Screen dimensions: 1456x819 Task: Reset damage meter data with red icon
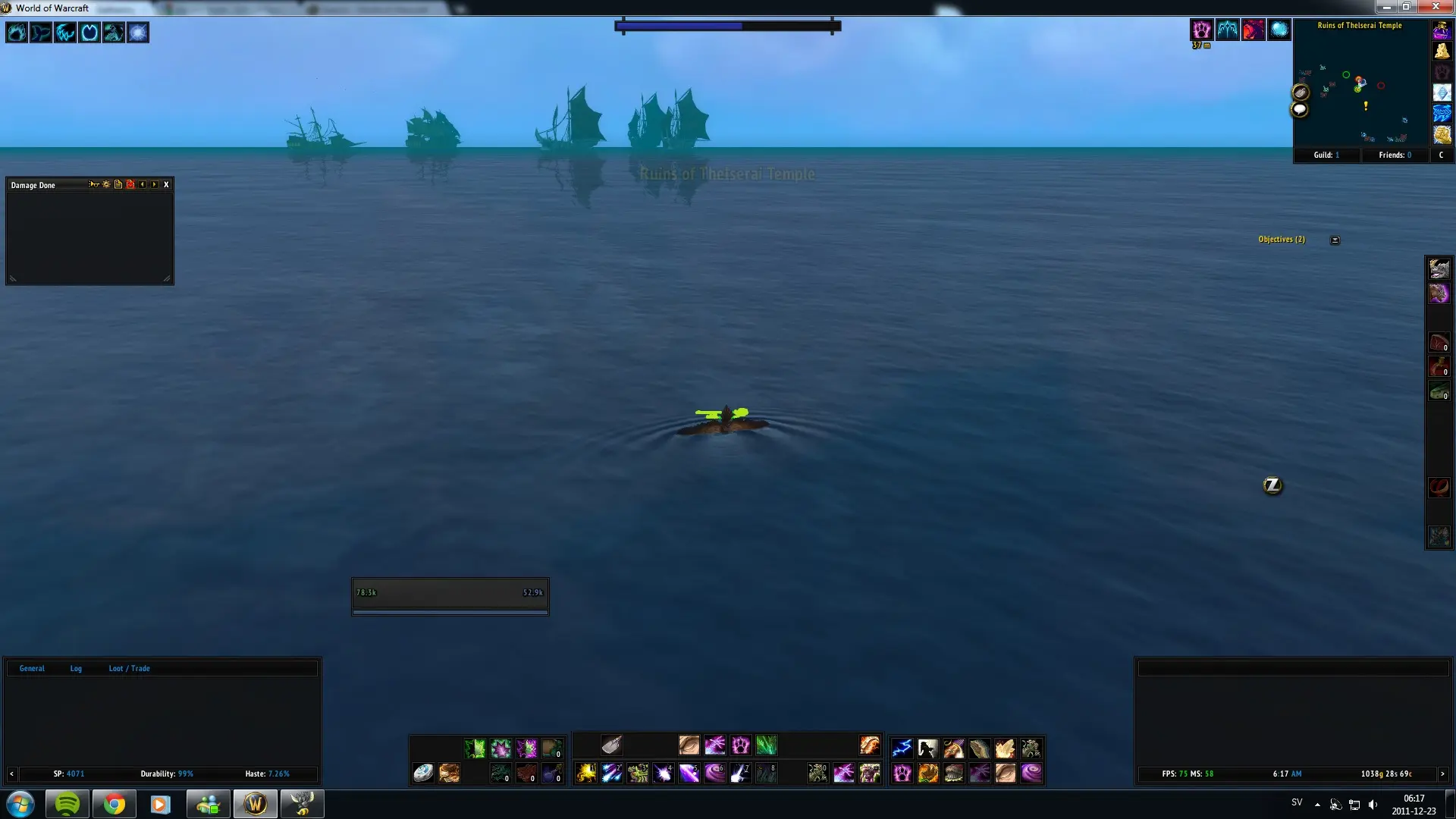130,184
